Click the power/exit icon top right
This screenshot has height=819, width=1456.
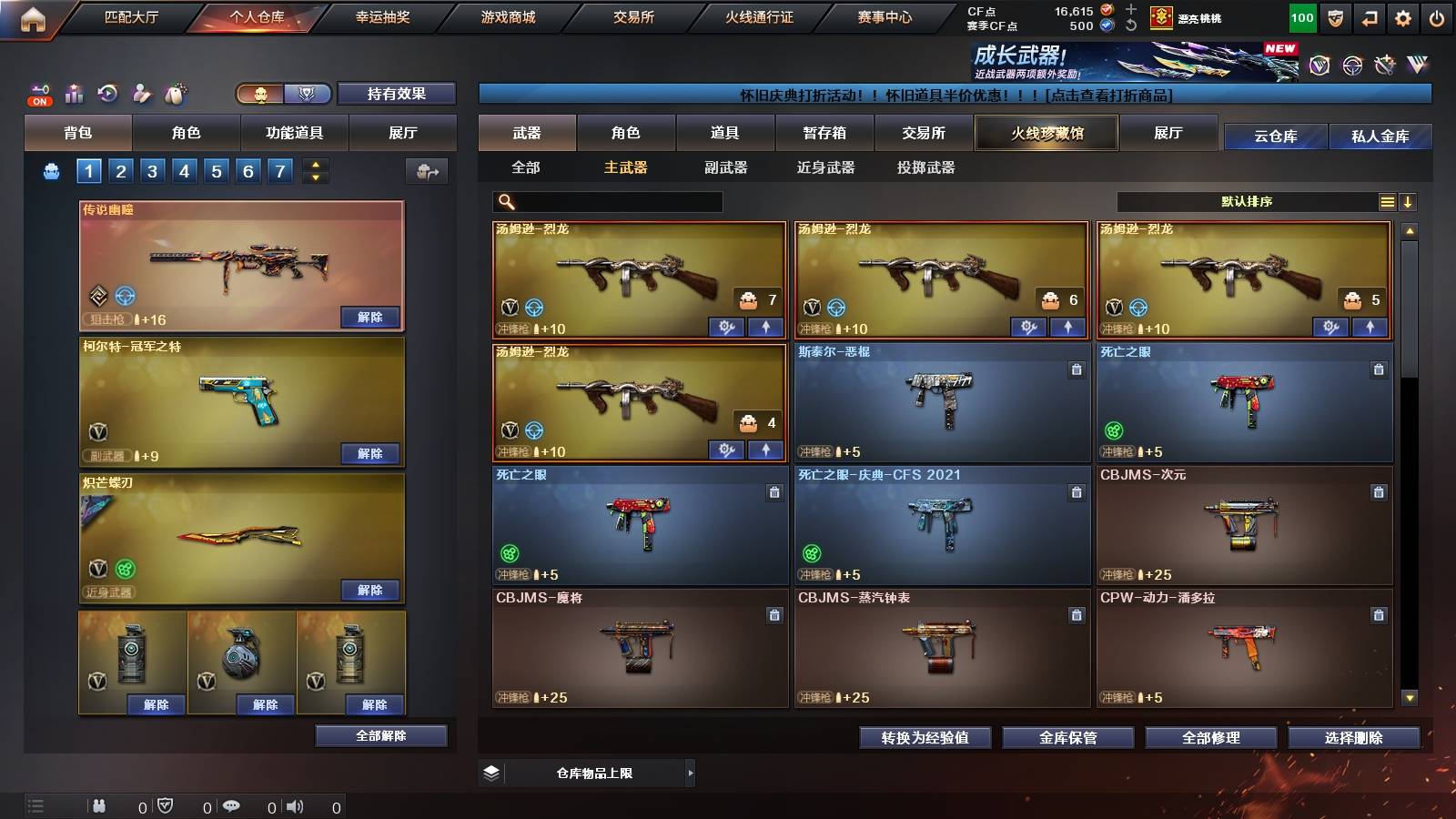(1436, 15)
